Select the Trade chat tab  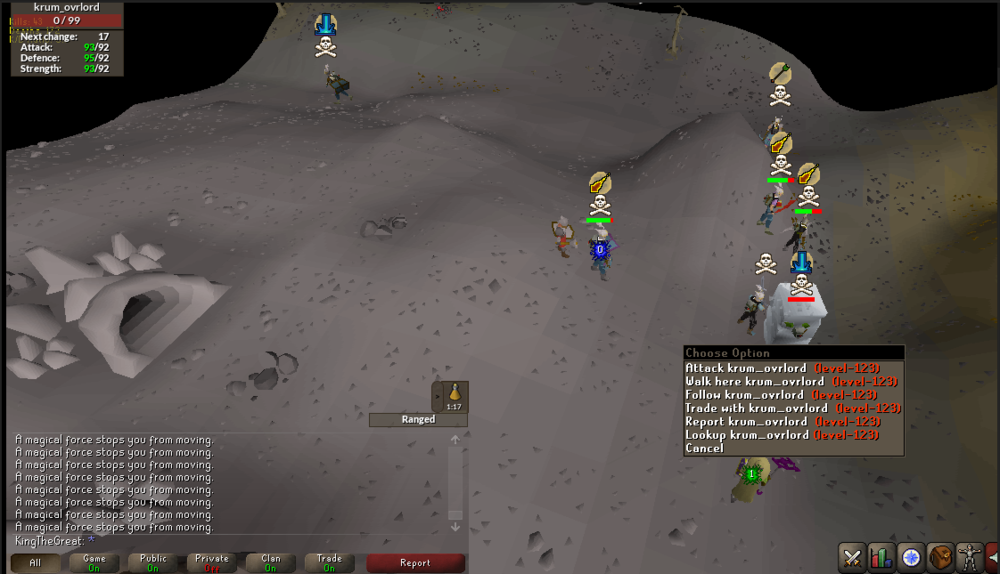[x=329, y=563]
